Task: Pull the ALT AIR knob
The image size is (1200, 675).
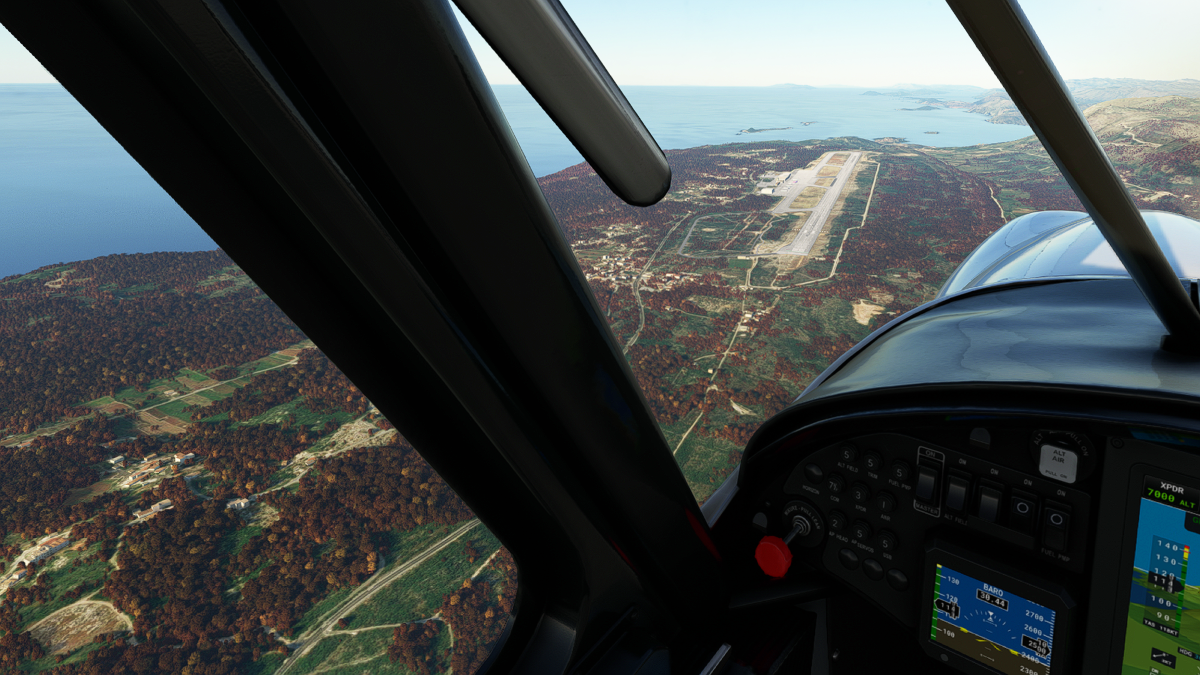Action: click(1056, 459)
